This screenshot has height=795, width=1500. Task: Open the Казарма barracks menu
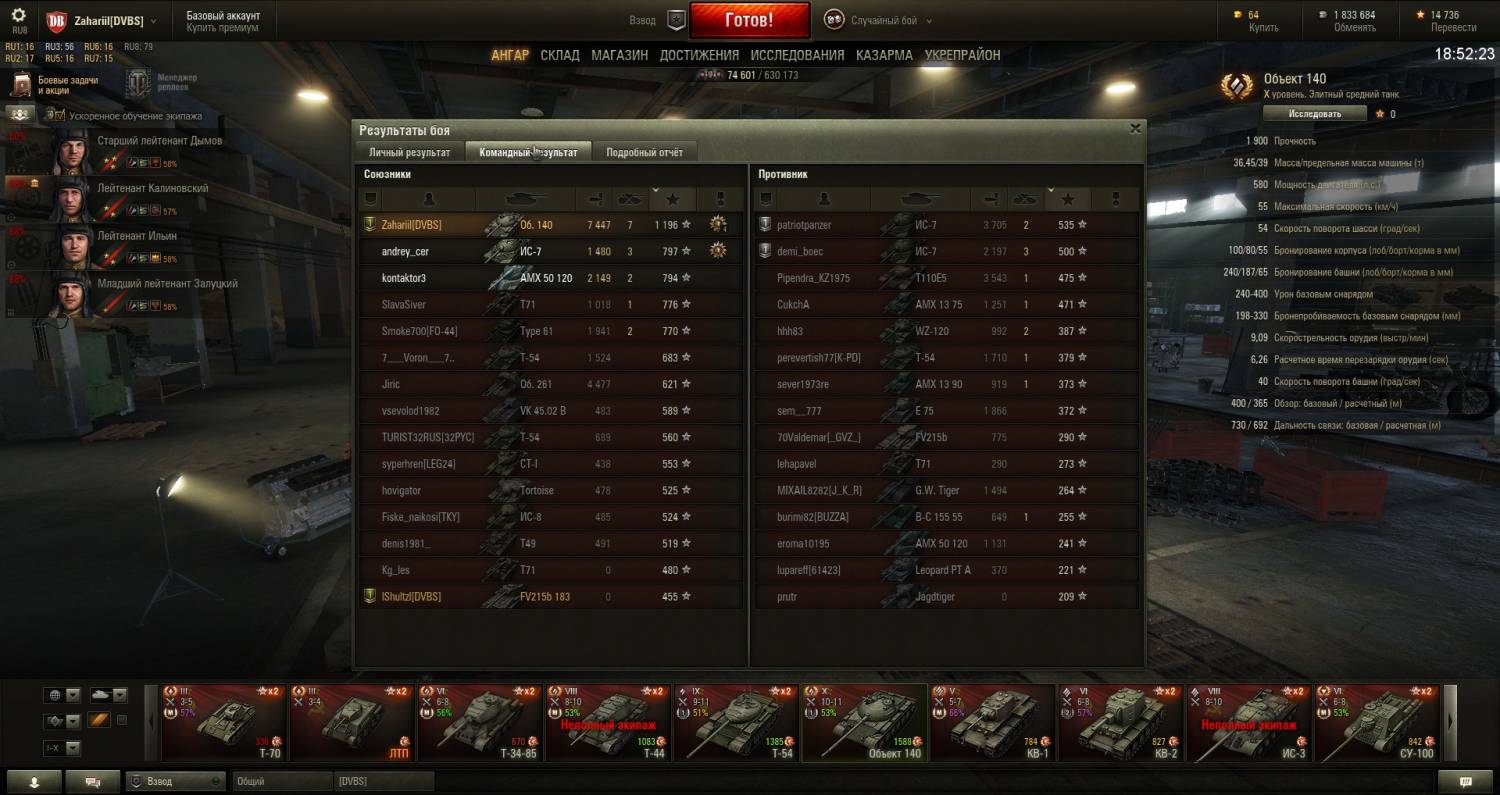point(884,55)
